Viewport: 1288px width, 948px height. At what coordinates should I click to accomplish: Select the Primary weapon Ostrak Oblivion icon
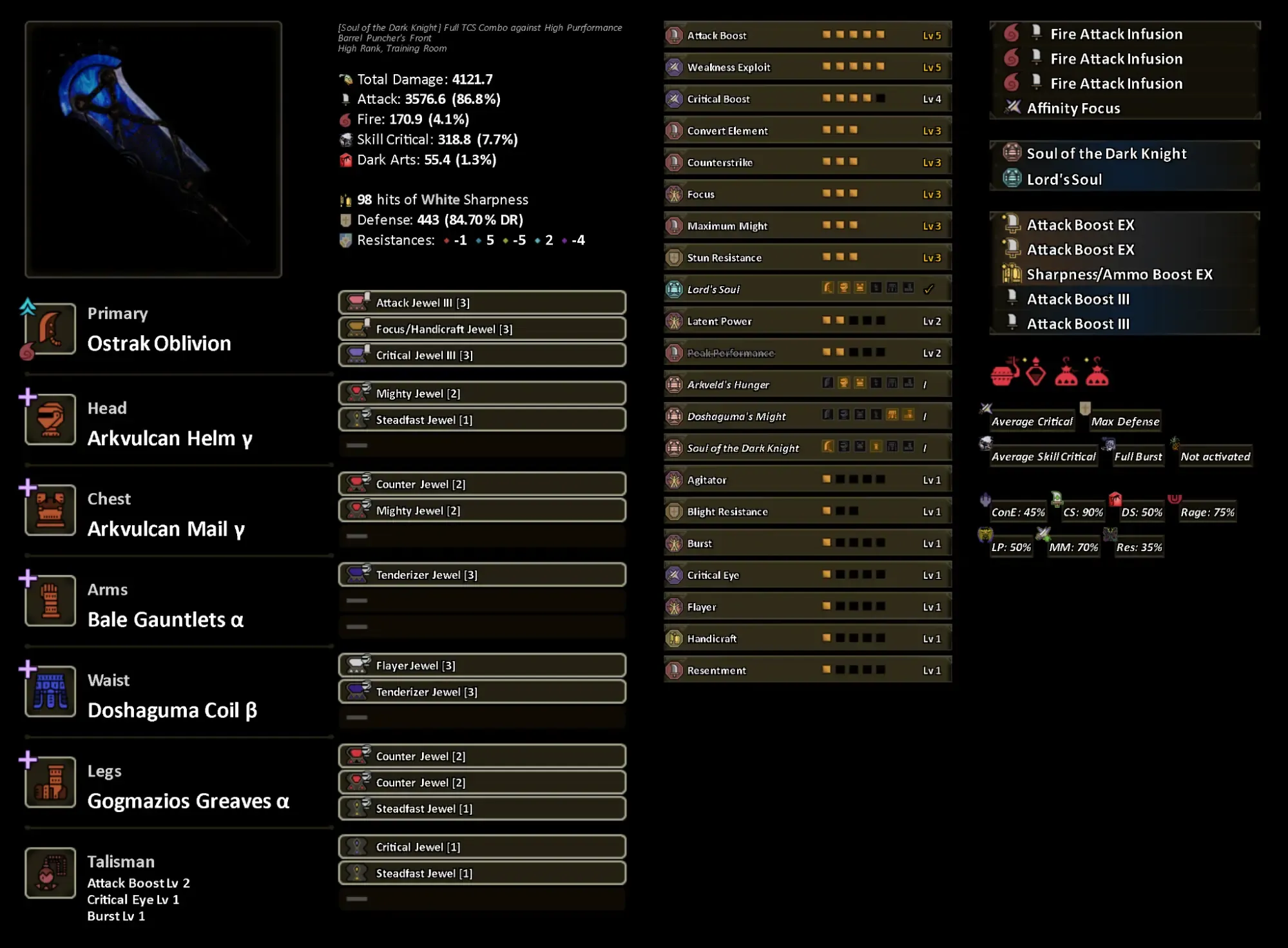tap(50, 330)
